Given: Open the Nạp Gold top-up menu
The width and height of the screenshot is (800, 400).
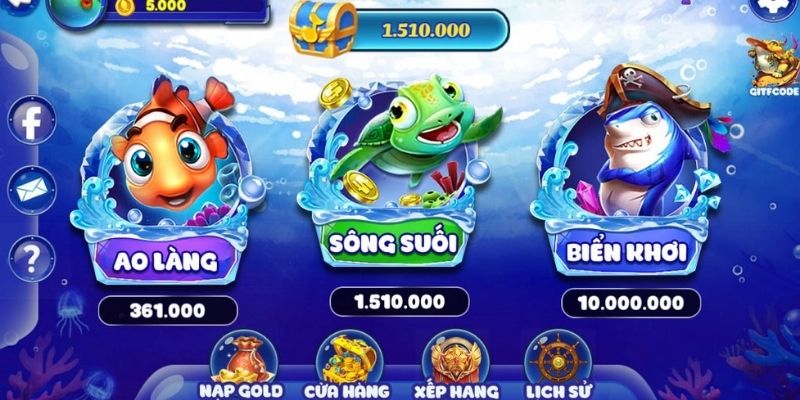Looking at the screenshot, I should pyautogui.click(x=240, y=365).
